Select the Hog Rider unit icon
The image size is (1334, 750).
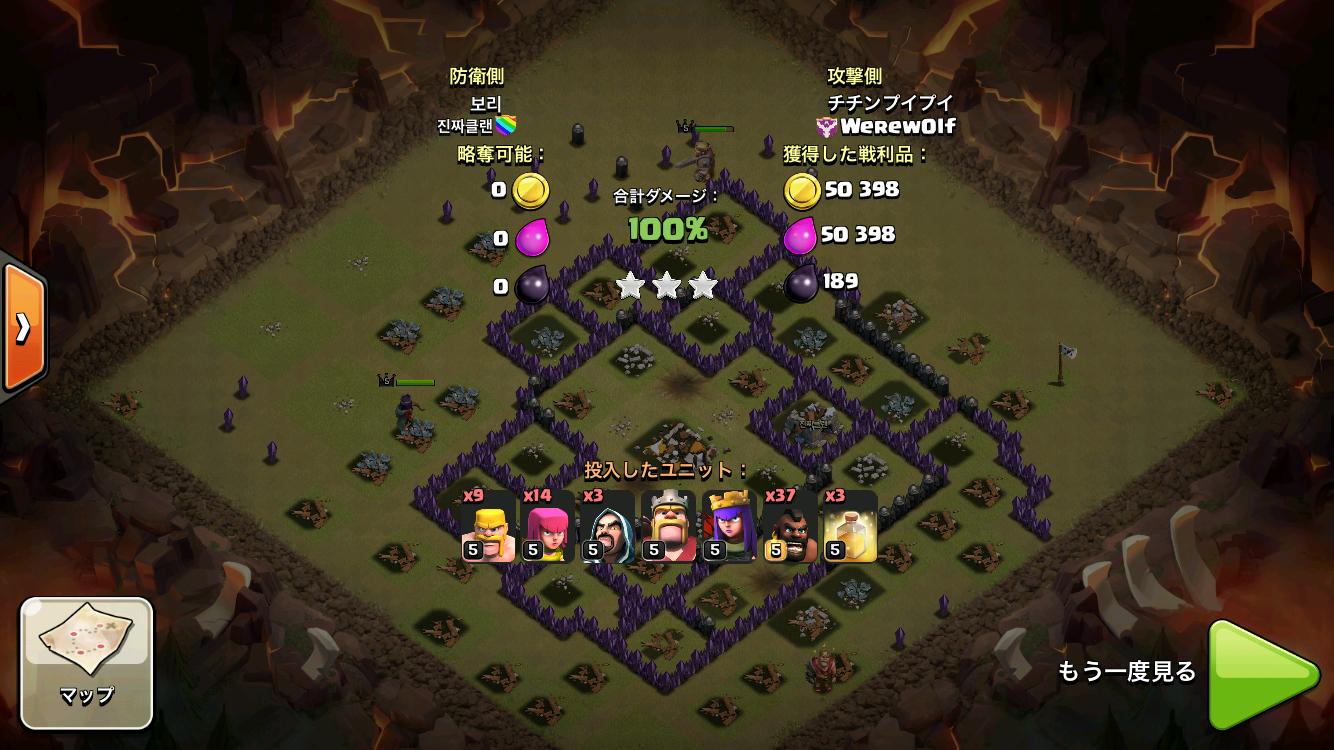[x=789, y=527]
